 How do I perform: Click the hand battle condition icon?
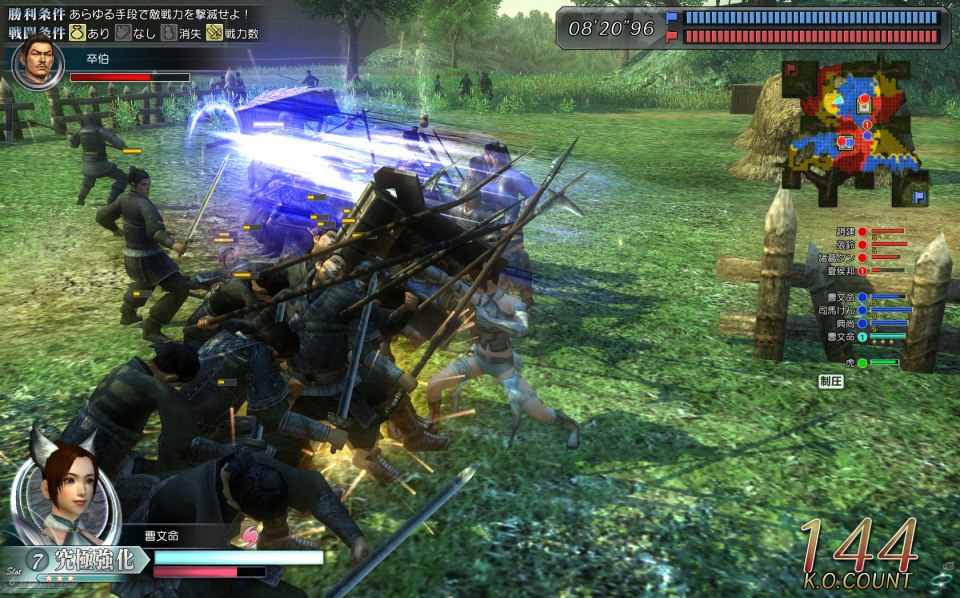[x=124, y=33]
